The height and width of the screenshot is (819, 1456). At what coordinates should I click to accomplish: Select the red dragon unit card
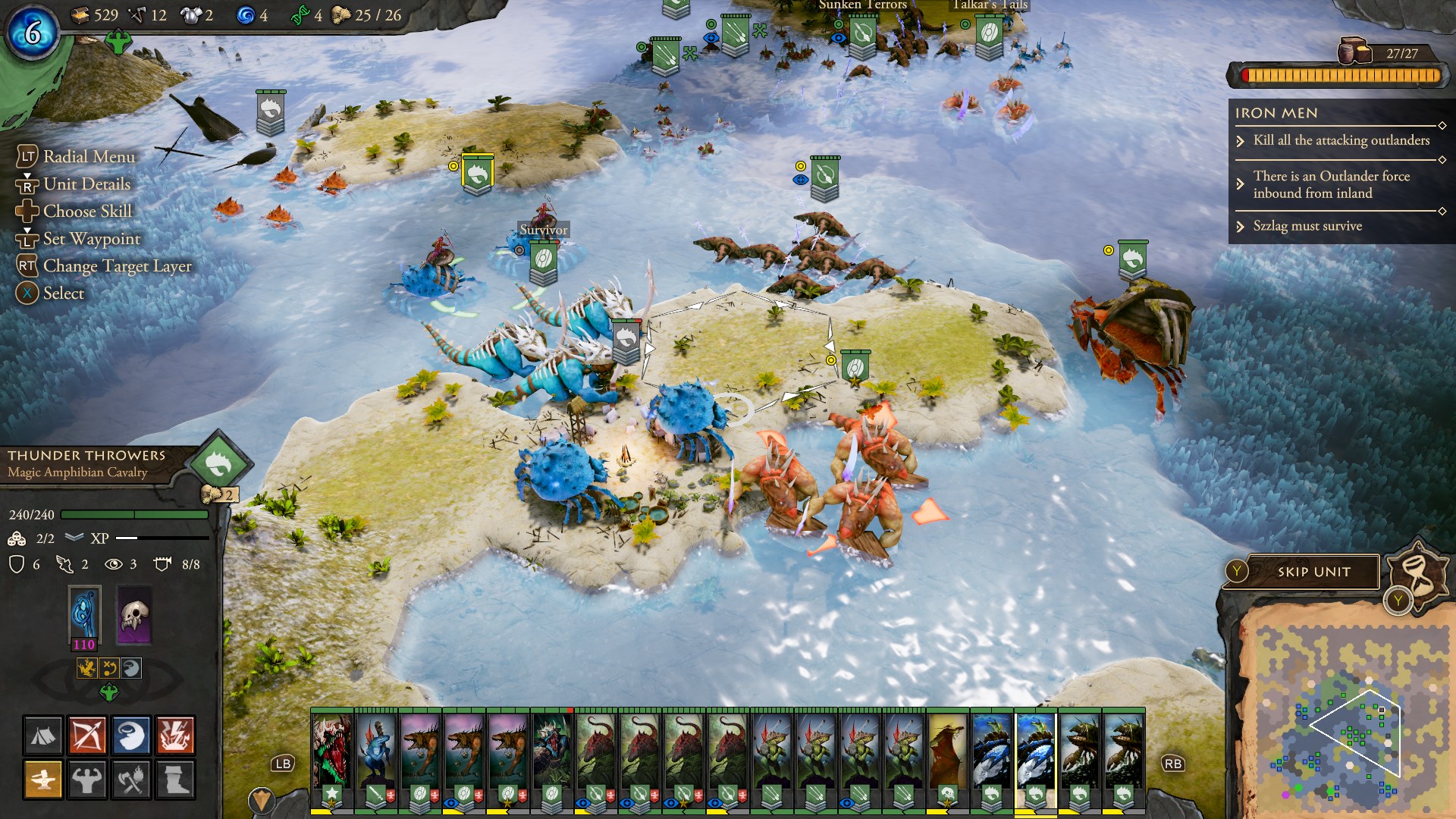[947, 749]
